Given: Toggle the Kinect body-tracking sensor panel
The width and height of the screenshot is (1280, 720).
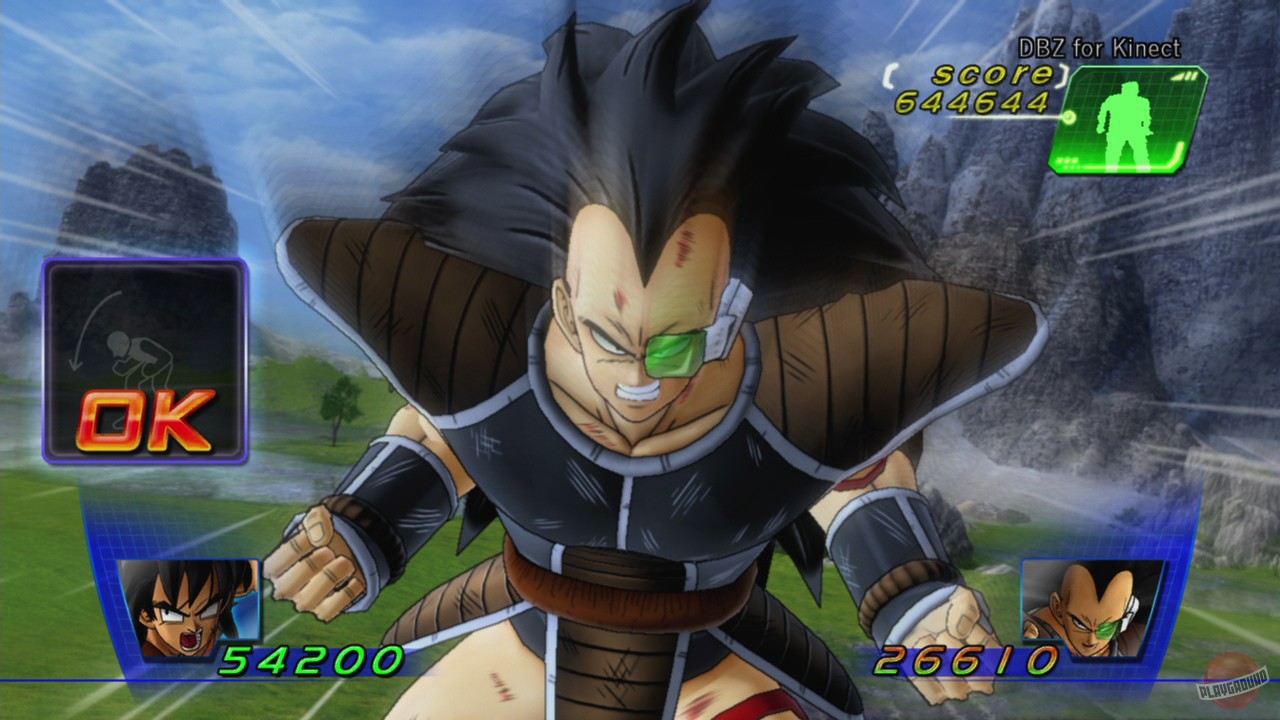Looking at the screenshot, I should pyautogui.click(x=1126, y=120).
